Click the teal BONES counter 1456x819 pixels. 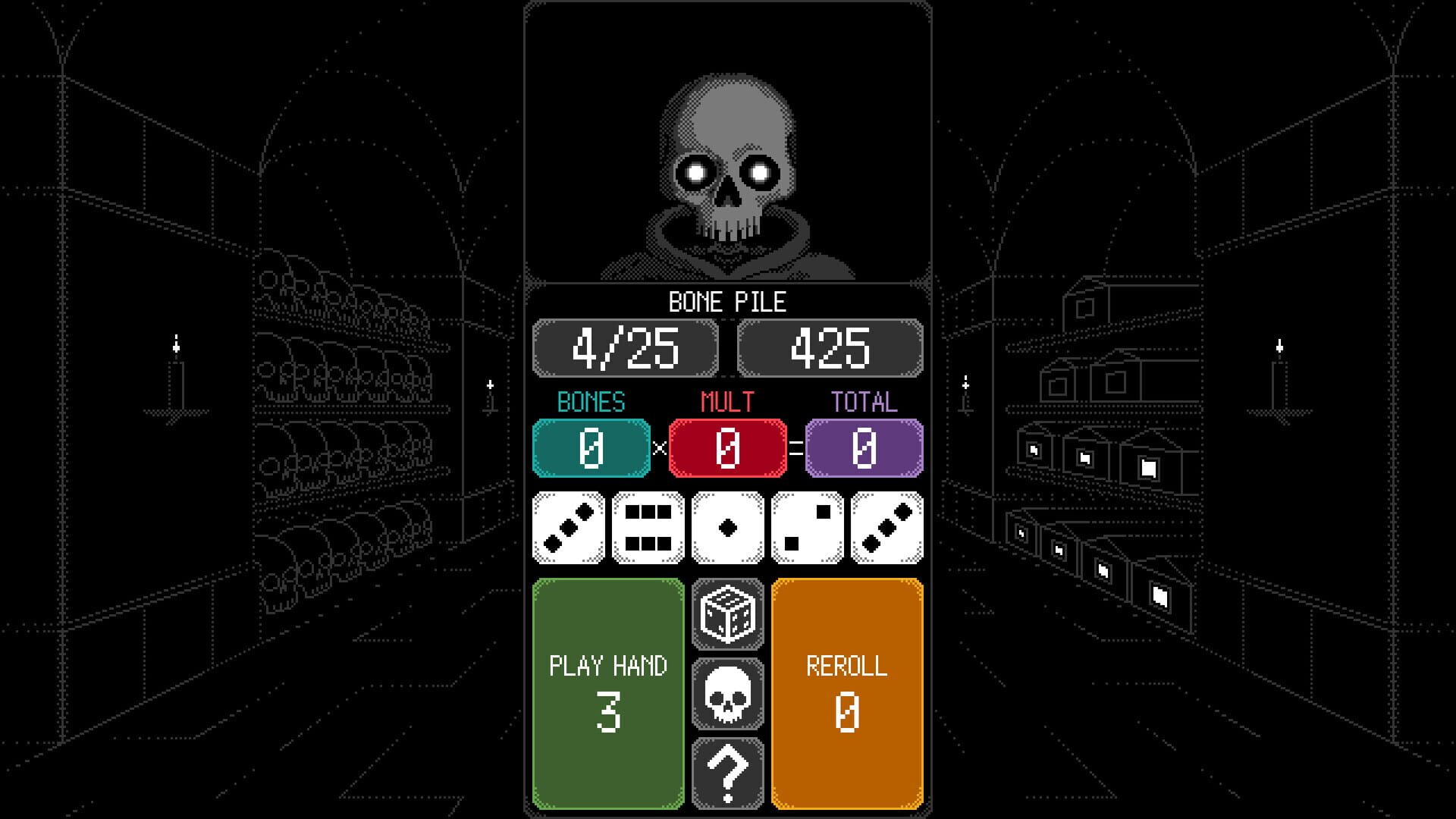pos(591,446)
